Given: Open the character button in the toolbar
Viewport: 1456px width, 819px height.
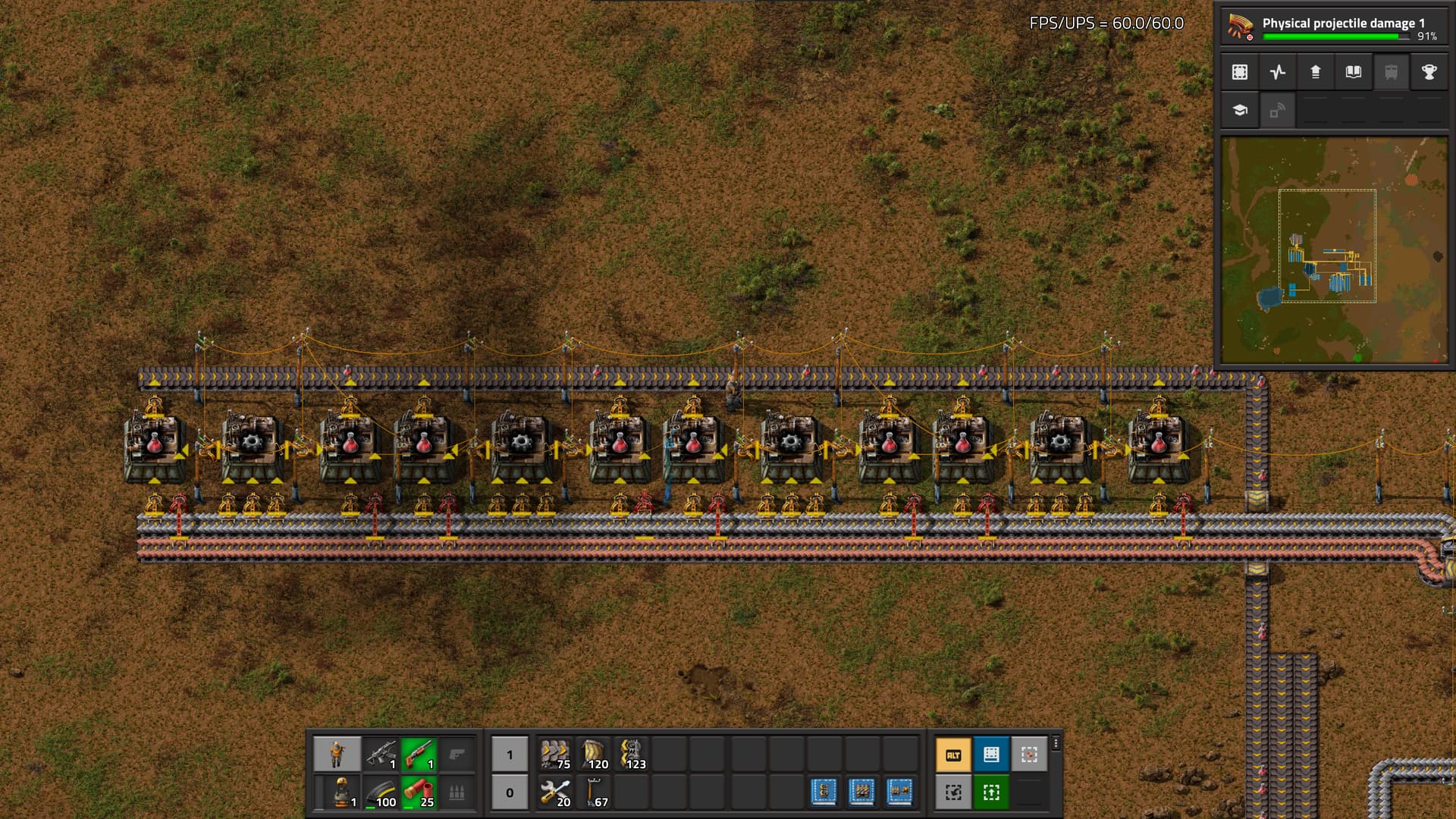Looking at the screenshot, I should [337, 755].
